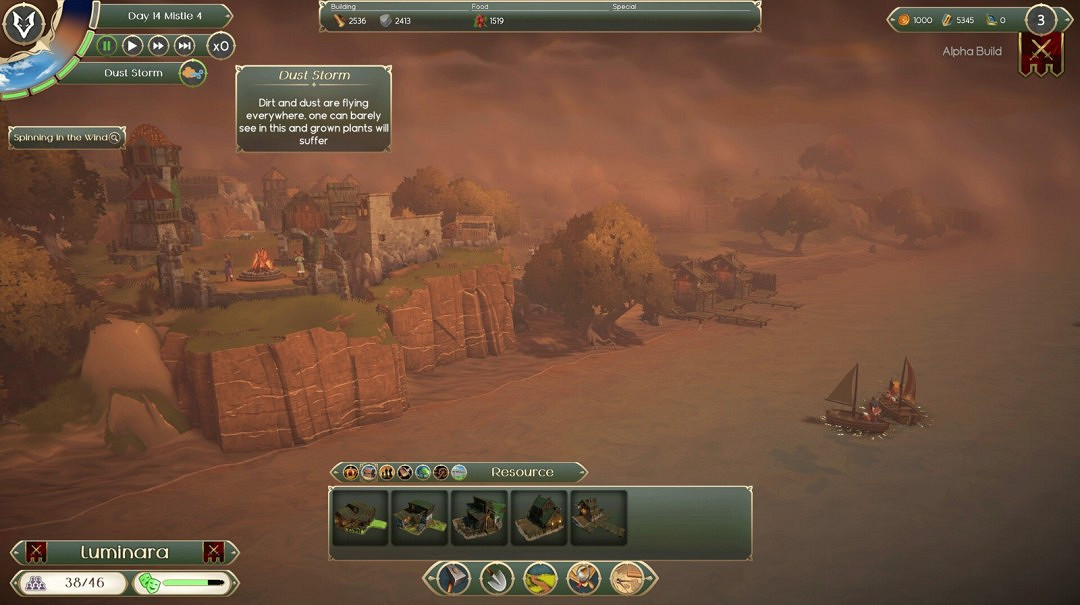Set fast-forward game speed

point(158,45)
